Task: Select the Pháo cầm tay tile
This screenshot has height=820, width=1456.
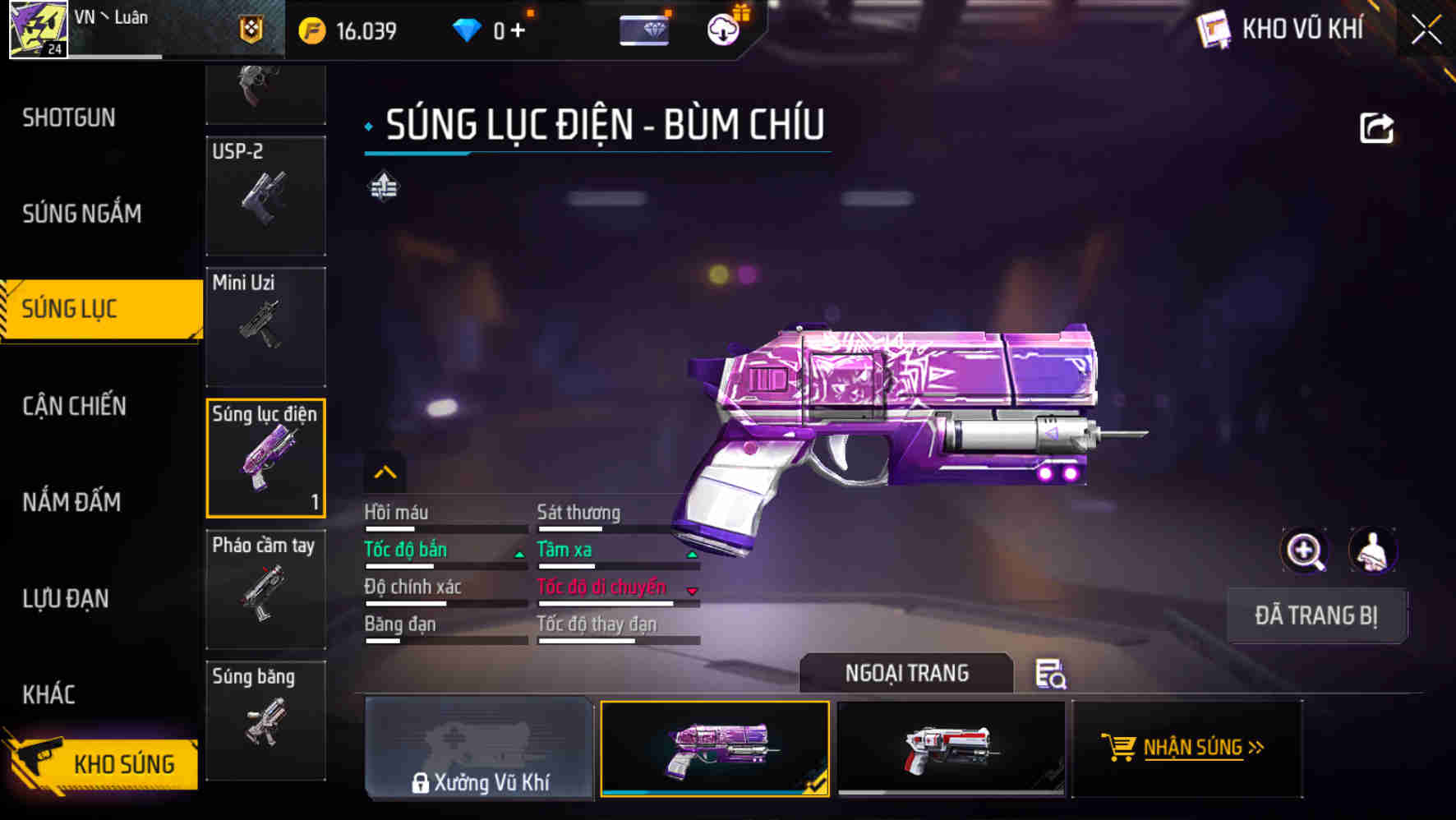Action: click(x=265, y=589)
